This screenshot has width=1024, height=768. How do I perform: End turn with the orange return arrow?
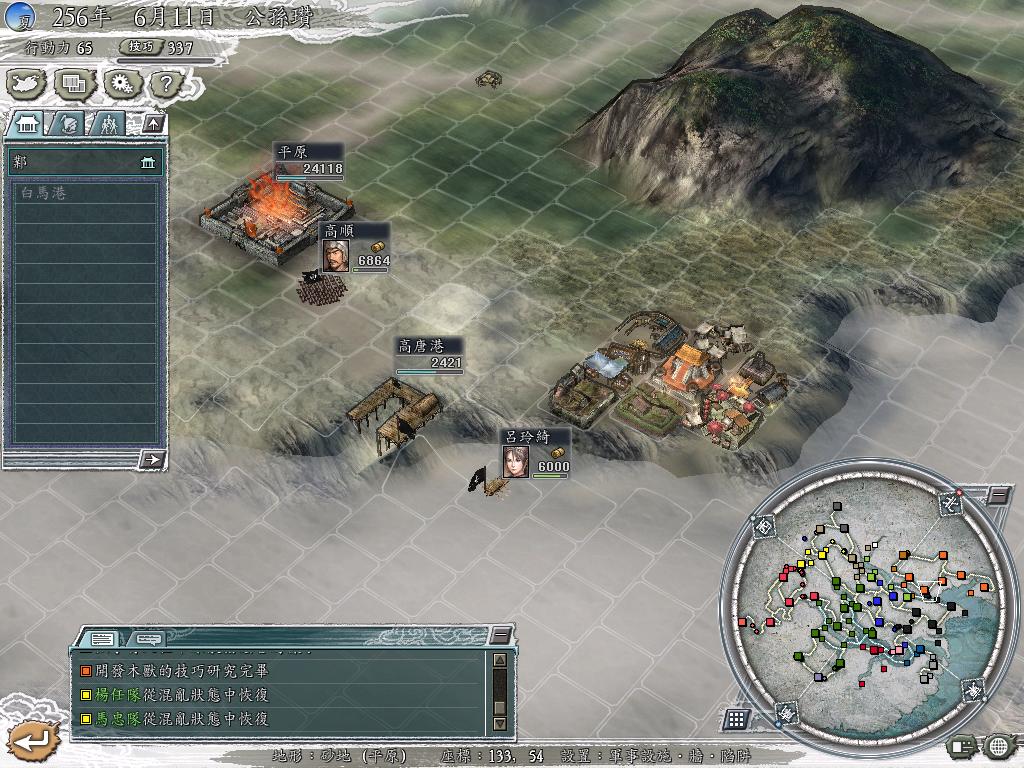(x=32, y=741)
